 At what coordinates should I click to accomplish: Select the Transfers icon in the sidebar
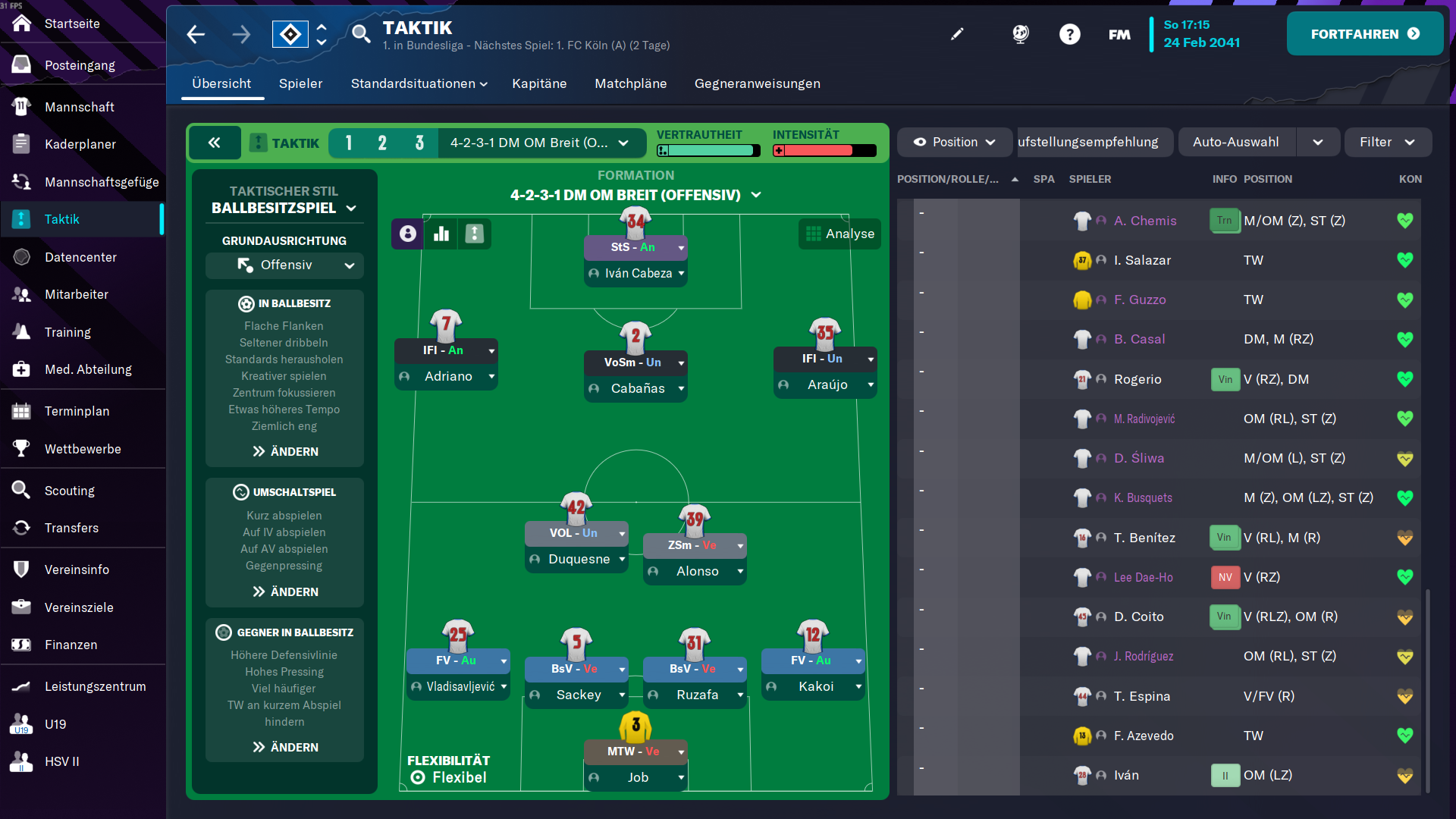click(71, 528)
